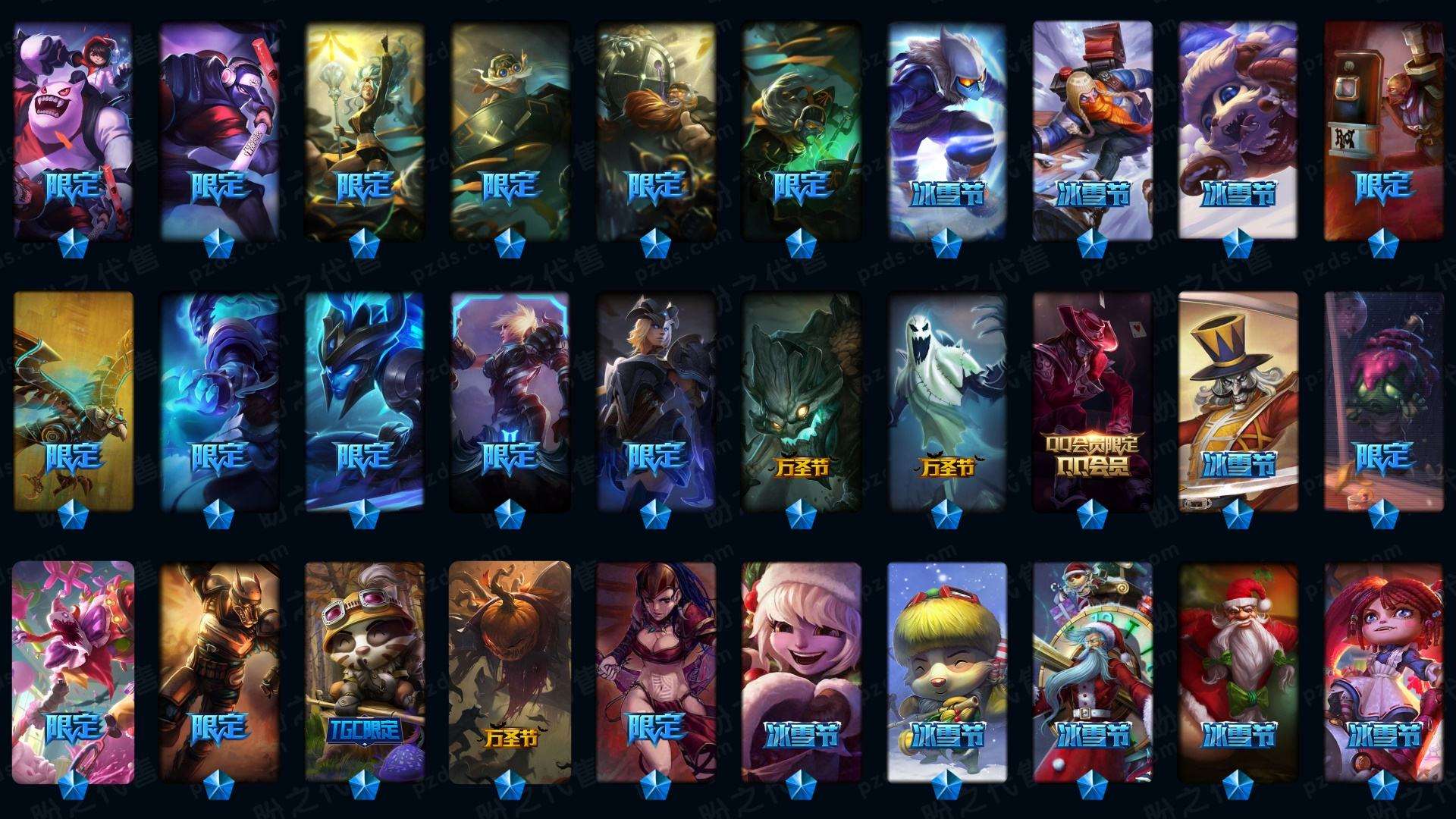This screenshot has height=819, width=1456.
Task: Choose the Janna skin holding a staff
Action: pos(364,130)
